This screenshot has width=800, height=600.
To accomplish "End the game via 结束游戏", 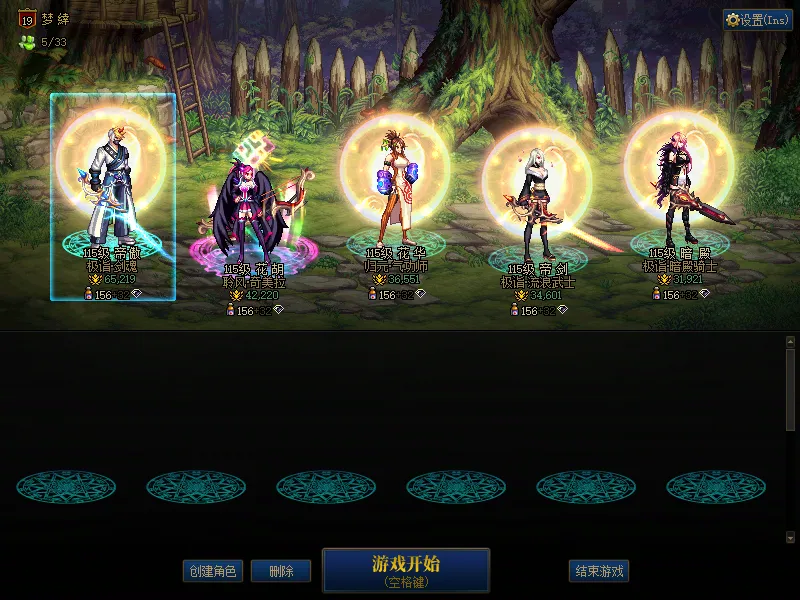I will tap(599, 571).
